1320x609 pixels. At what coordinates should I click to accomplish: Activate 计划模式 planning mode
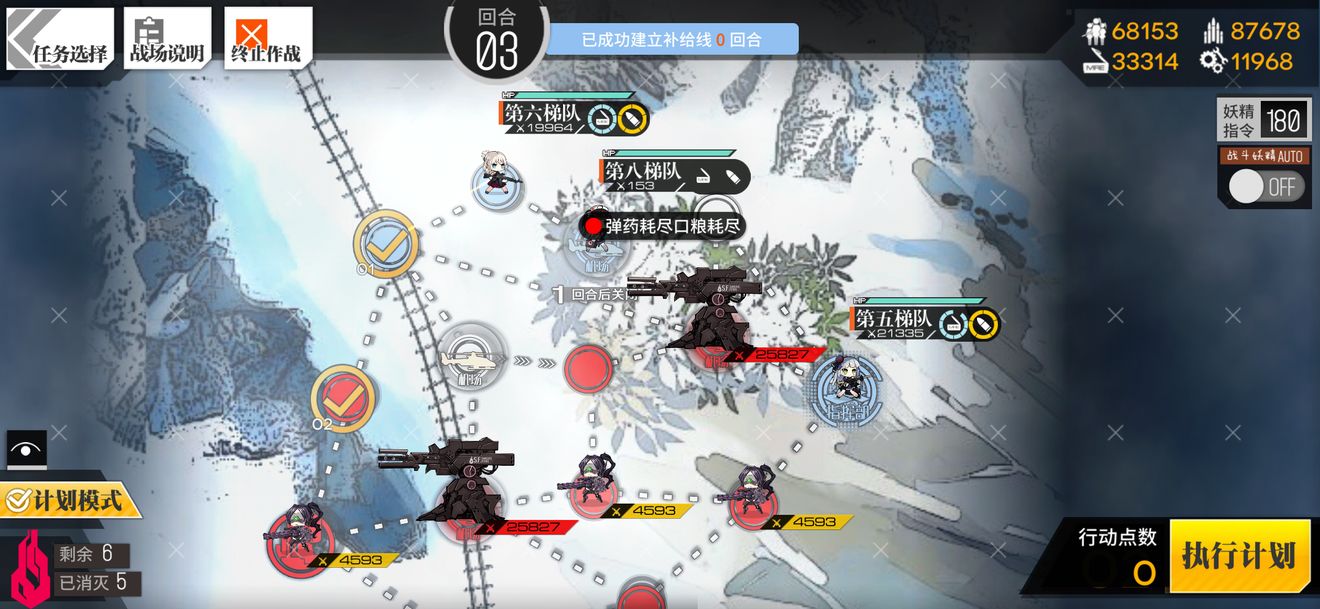(68, 498)
